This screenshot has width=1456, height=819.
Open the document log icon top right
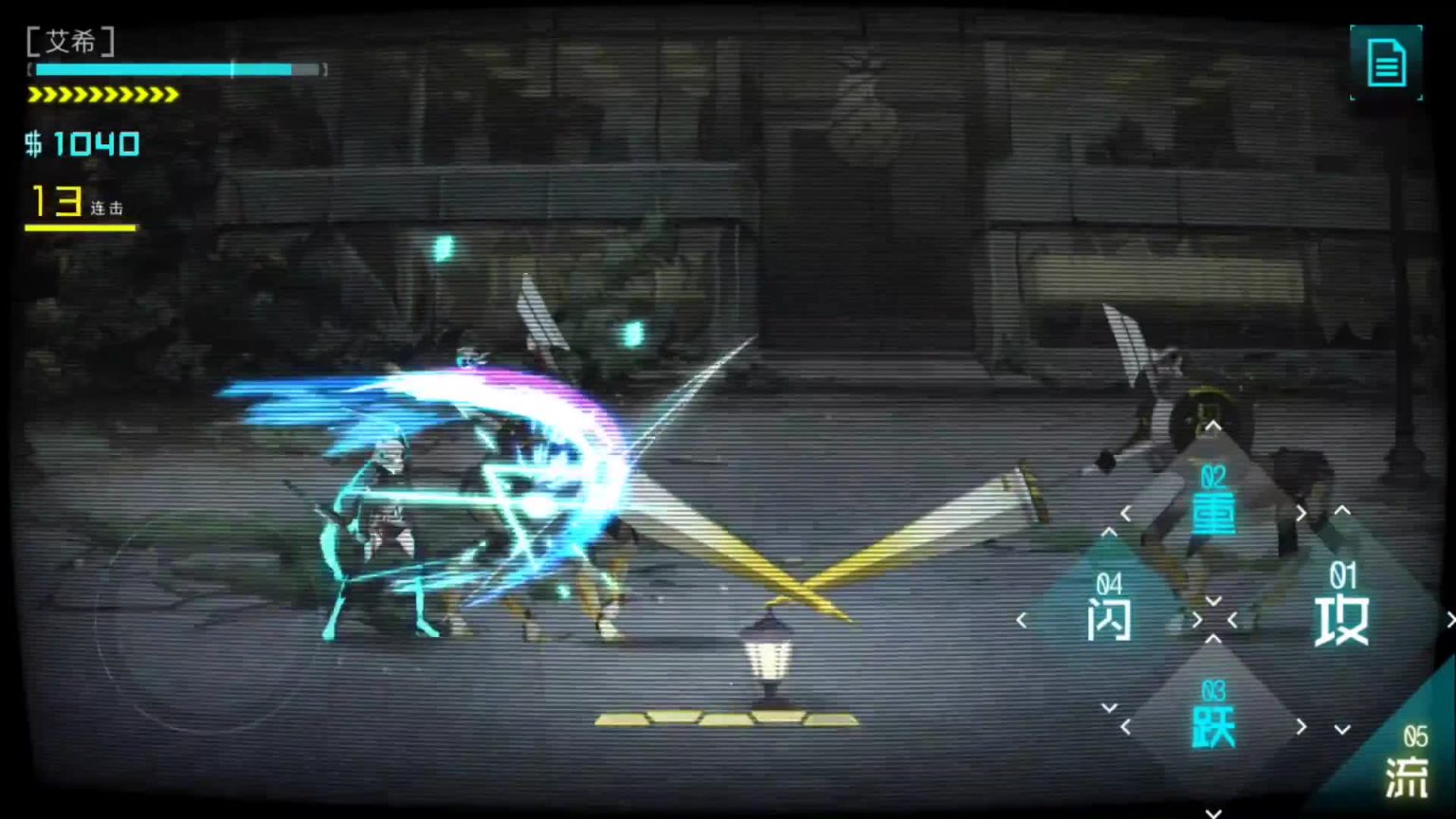pos(1387,63)
